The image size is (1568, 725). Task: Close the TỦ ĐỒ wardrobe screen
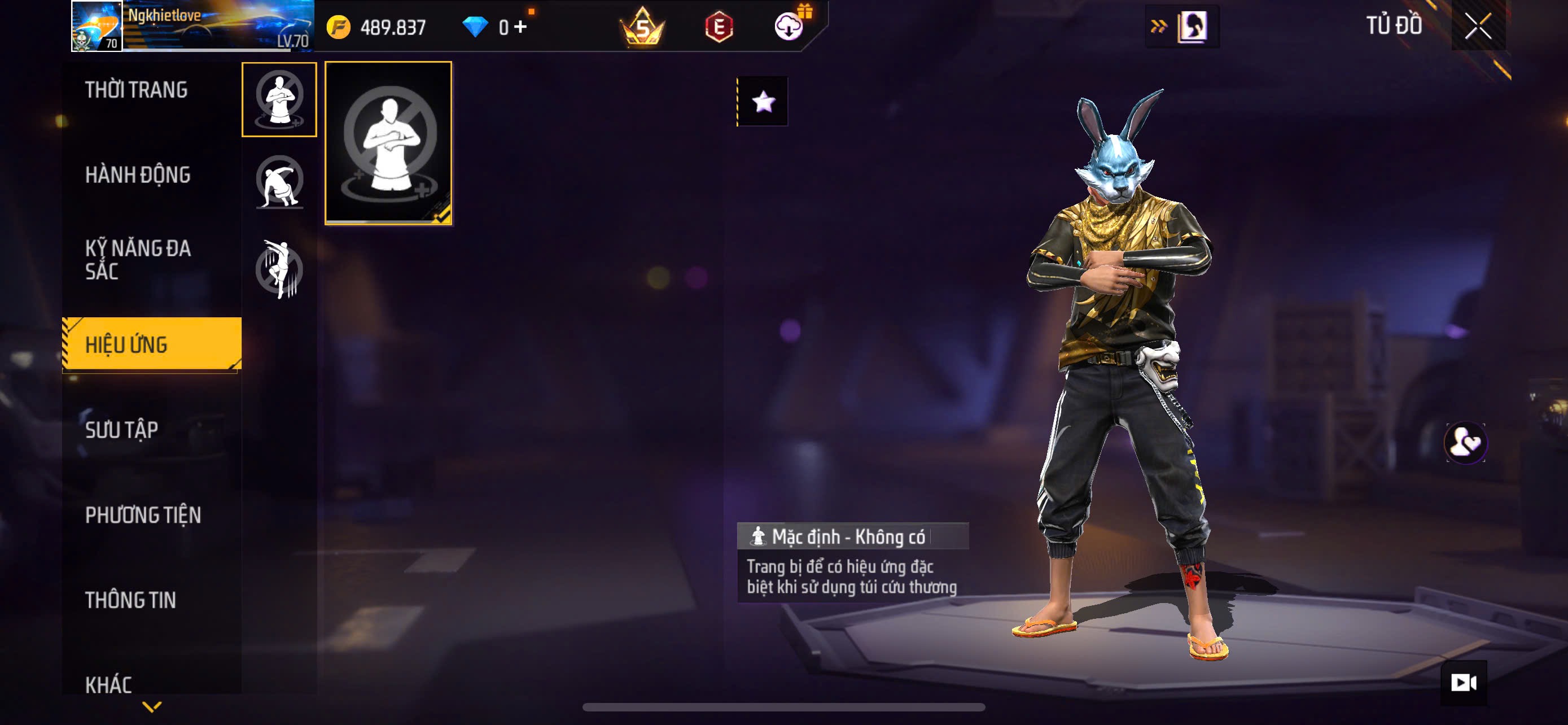point(1477,26)
